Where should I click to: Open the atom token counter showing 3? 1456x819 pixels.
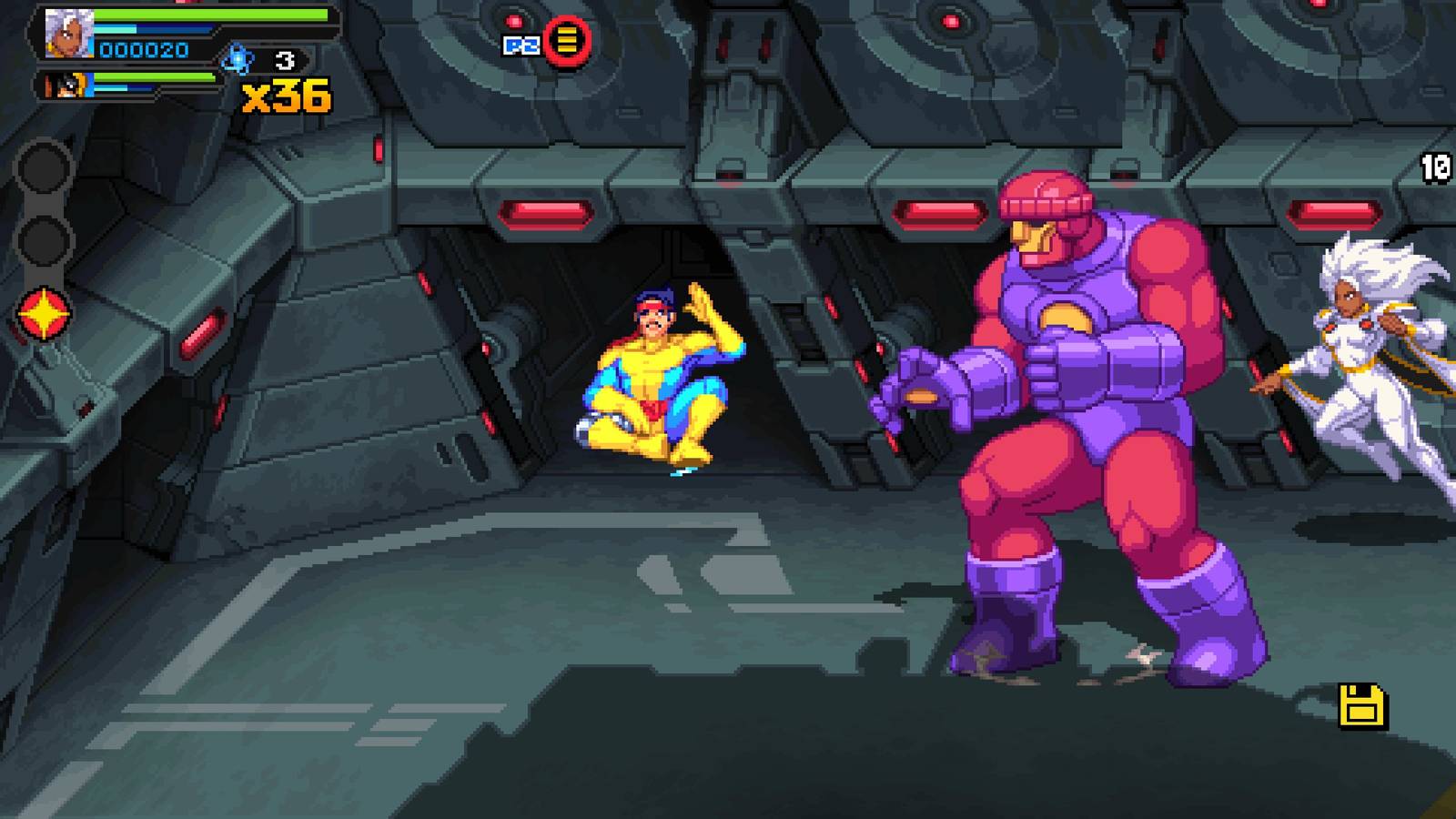point(285,59)
